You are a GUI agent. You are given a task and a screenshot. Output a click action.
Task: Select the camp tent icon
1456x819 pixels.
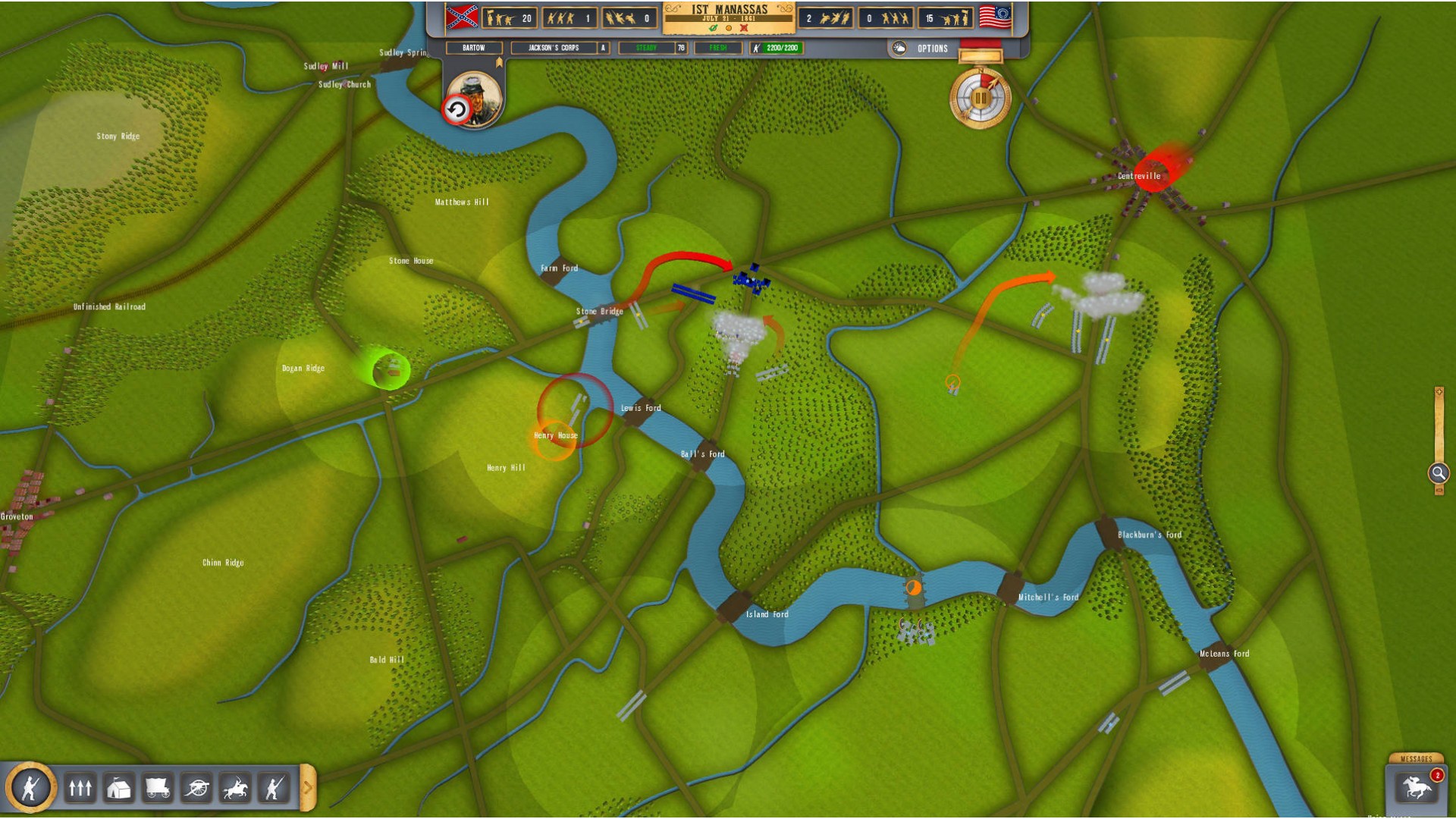pyautogui.click(x=119, y=789)
